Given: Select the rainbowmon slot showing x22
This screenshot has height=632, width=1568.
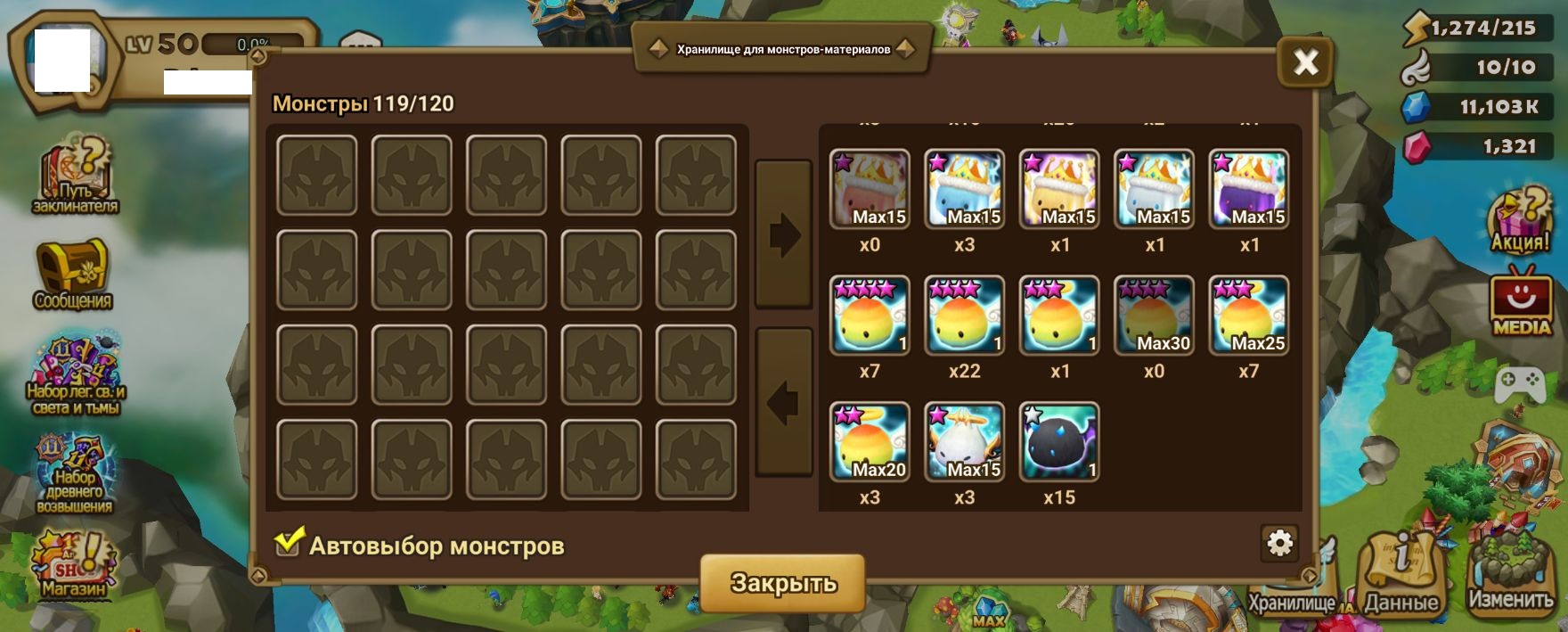Looking at the screenshot, I should pyautogui.click(x=964, y=316).
